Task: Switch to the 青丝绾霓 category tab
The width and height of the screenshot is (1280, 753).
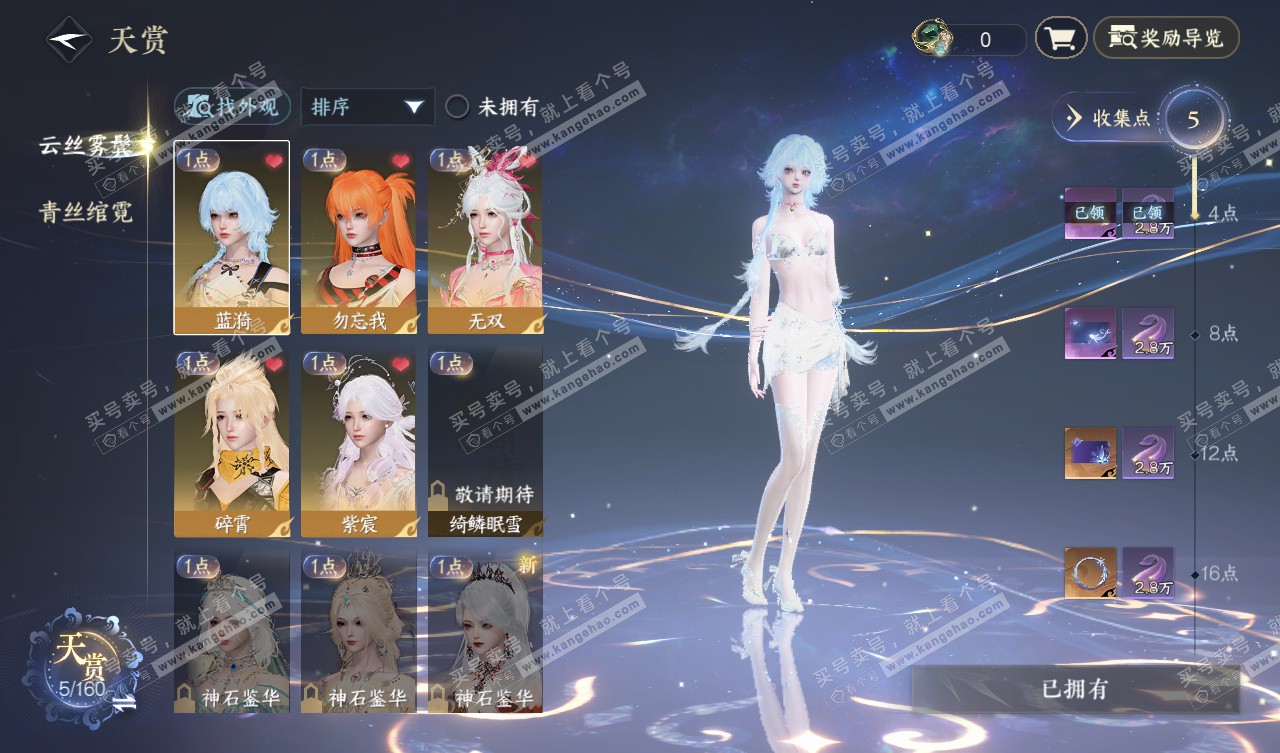Action: pyautogui.click(x=86, y=212)
